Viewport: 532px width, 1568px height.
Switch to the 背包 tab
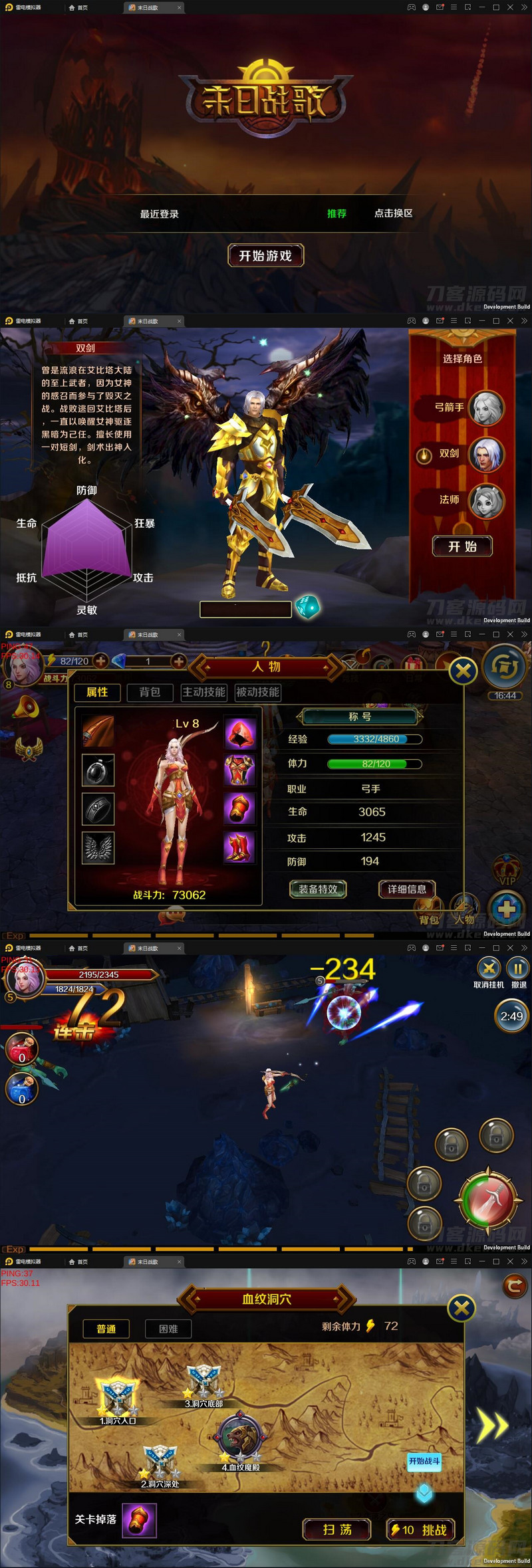click(x=150, y=692)
